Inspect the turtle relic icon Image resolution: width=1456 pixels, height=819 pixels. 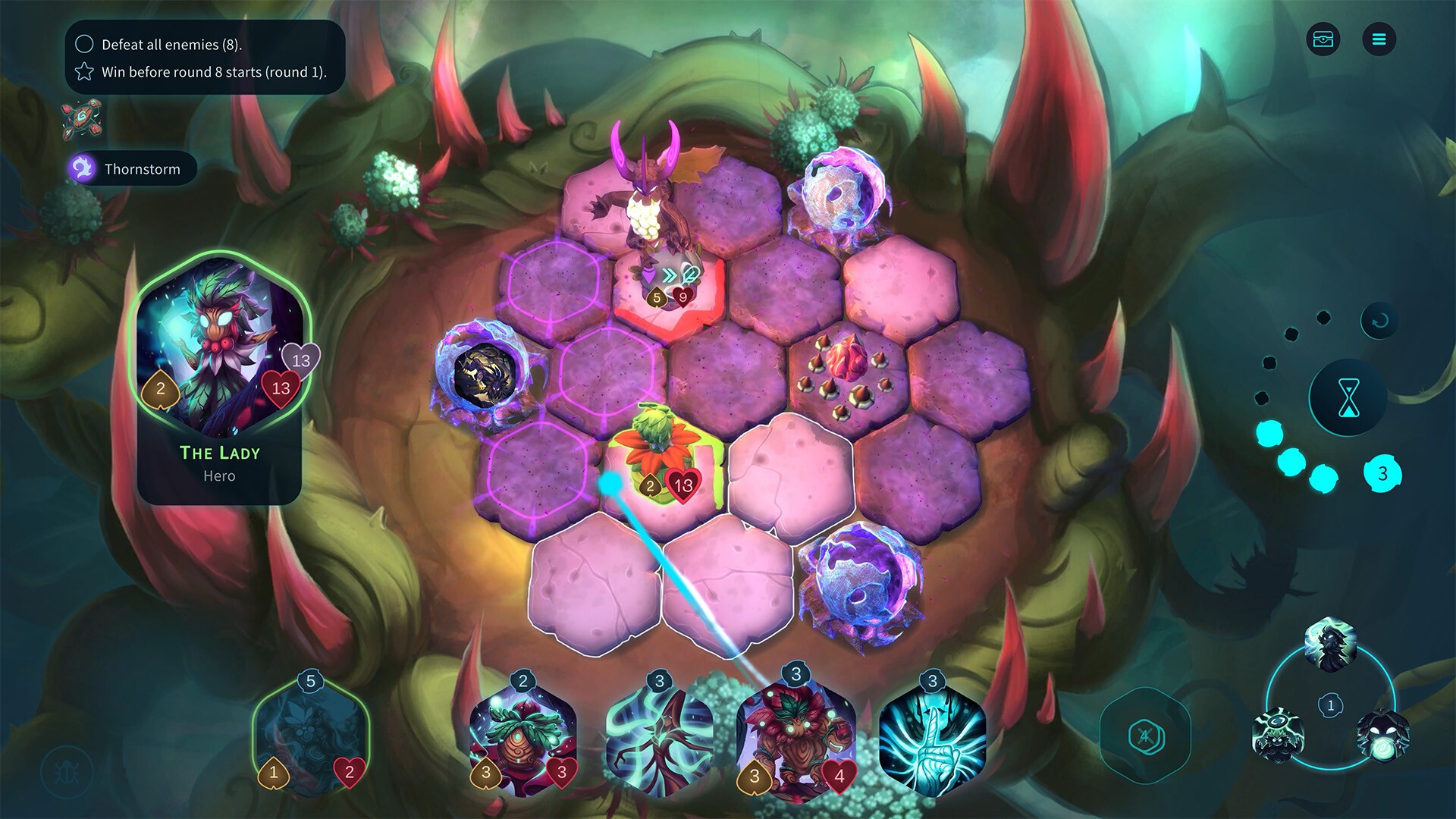click(82, 120)
